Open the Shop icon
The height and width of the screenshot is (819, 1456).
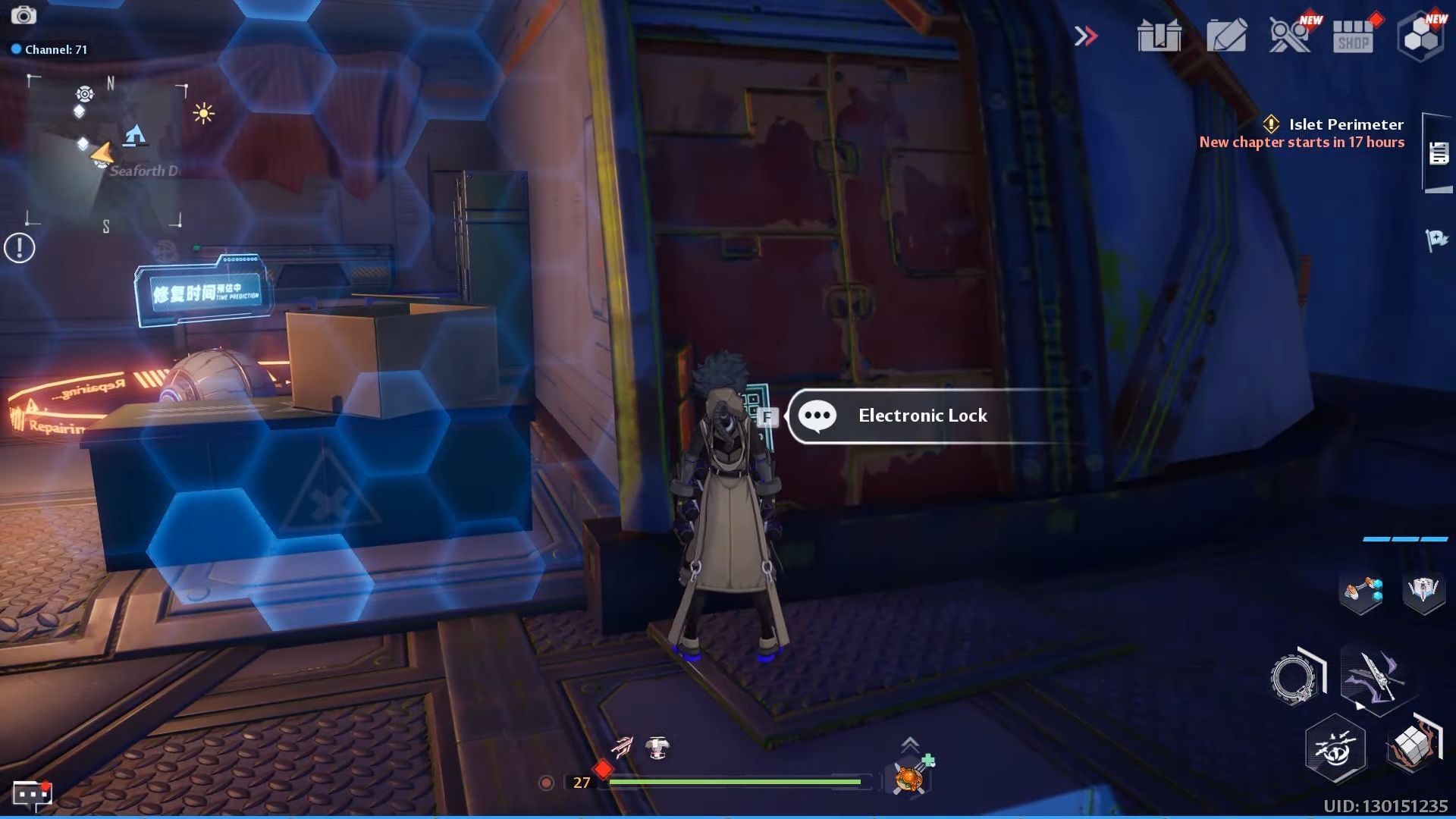[x=1354, y=36]
